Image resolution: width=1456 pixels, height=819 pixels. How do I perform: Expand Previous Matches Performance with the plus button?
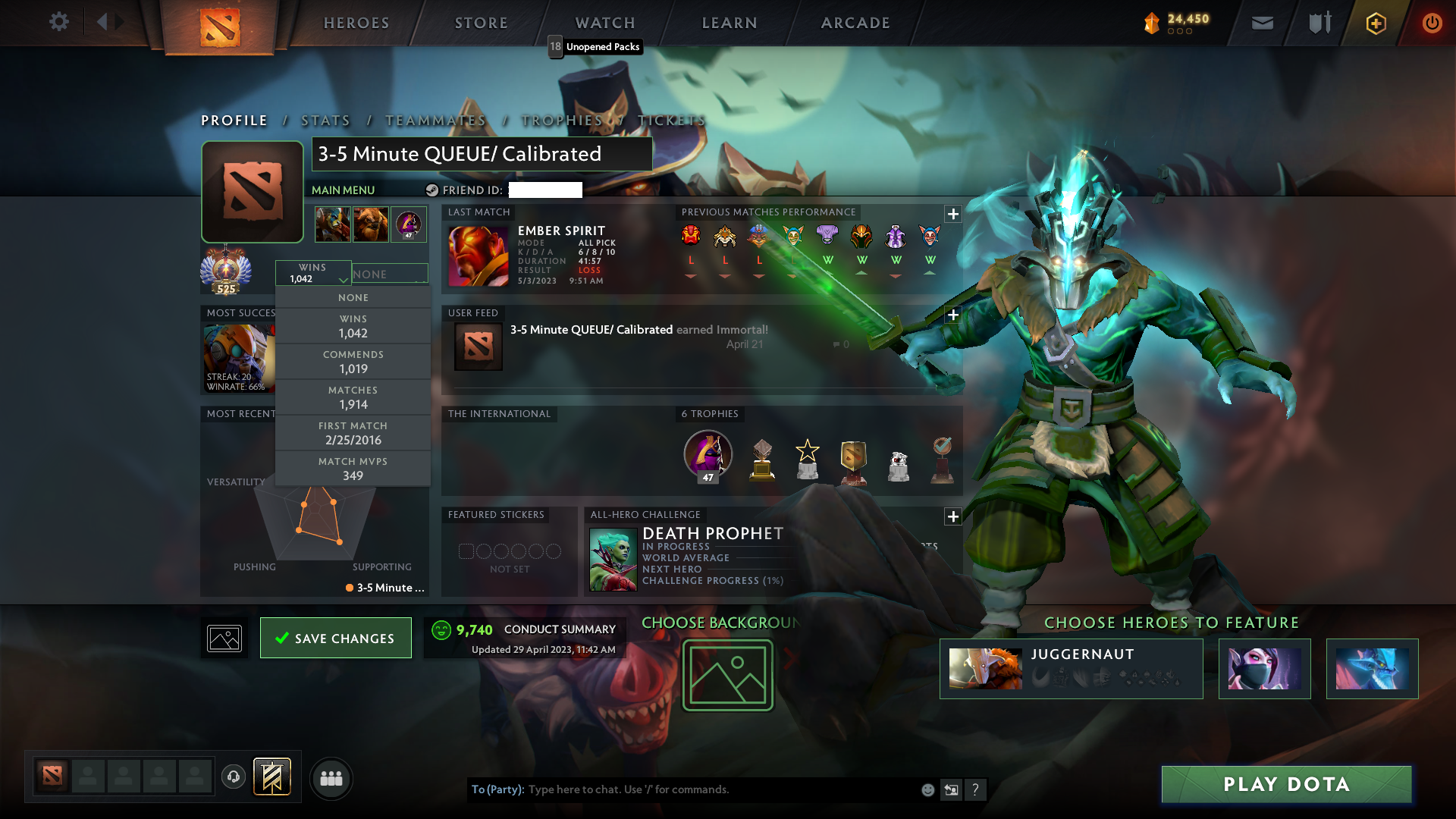pos(953,215)
